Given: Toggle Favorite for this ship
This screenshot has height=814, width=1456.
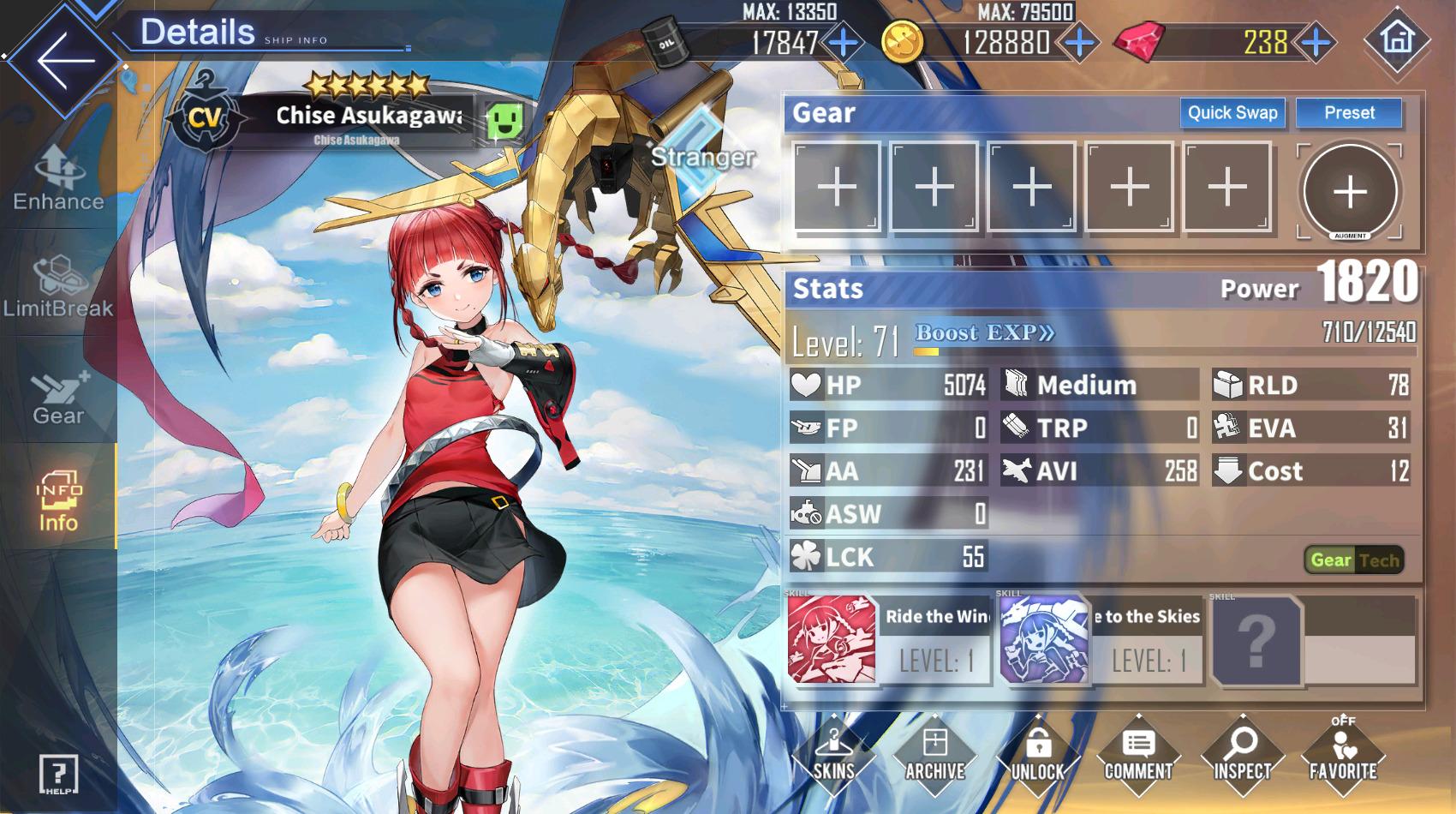Looking at the screenshot, I should [1343, 756].
